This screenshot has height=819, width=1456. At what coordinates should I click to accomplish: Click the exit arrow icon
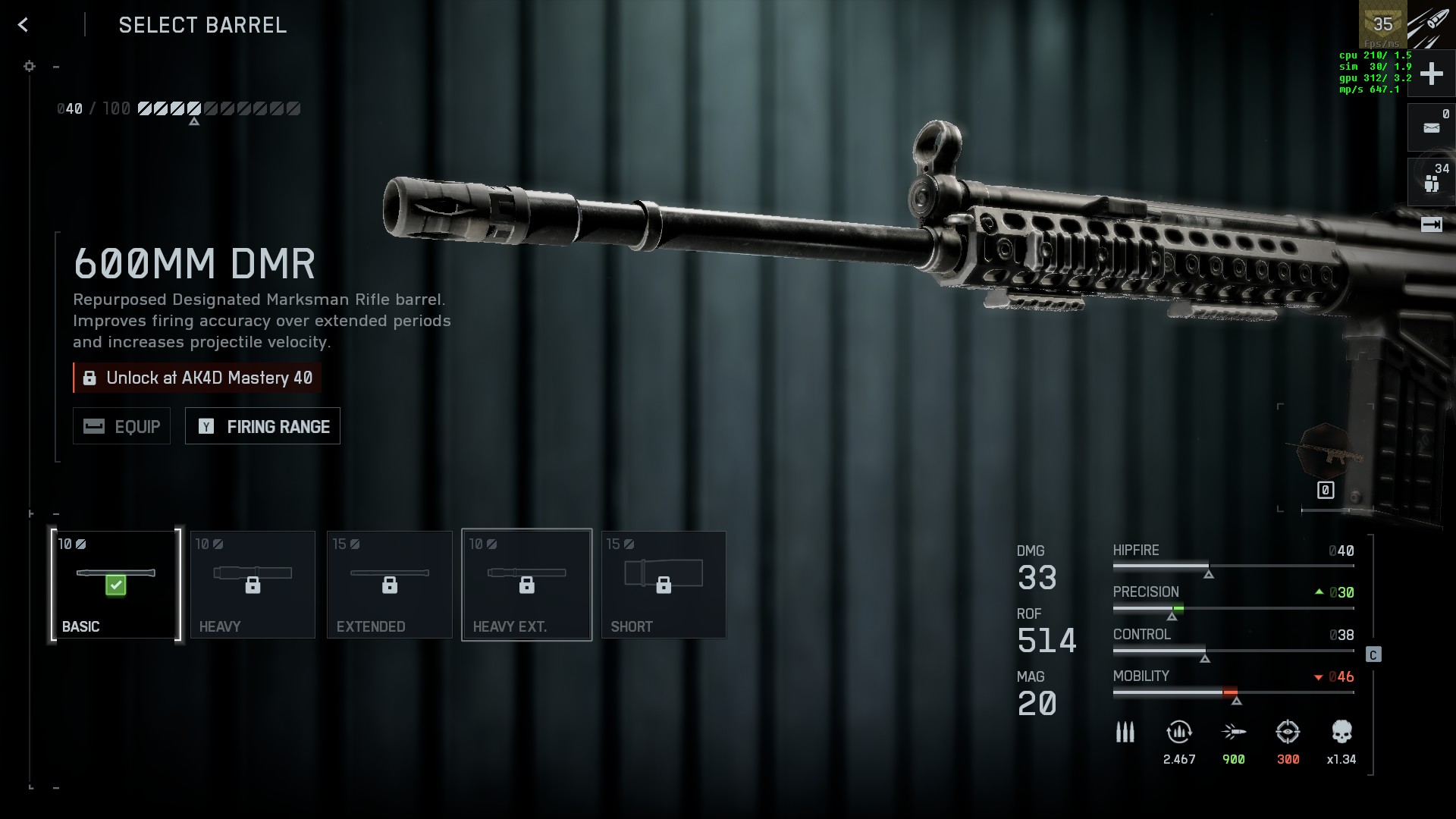[x=1431, y=224]
